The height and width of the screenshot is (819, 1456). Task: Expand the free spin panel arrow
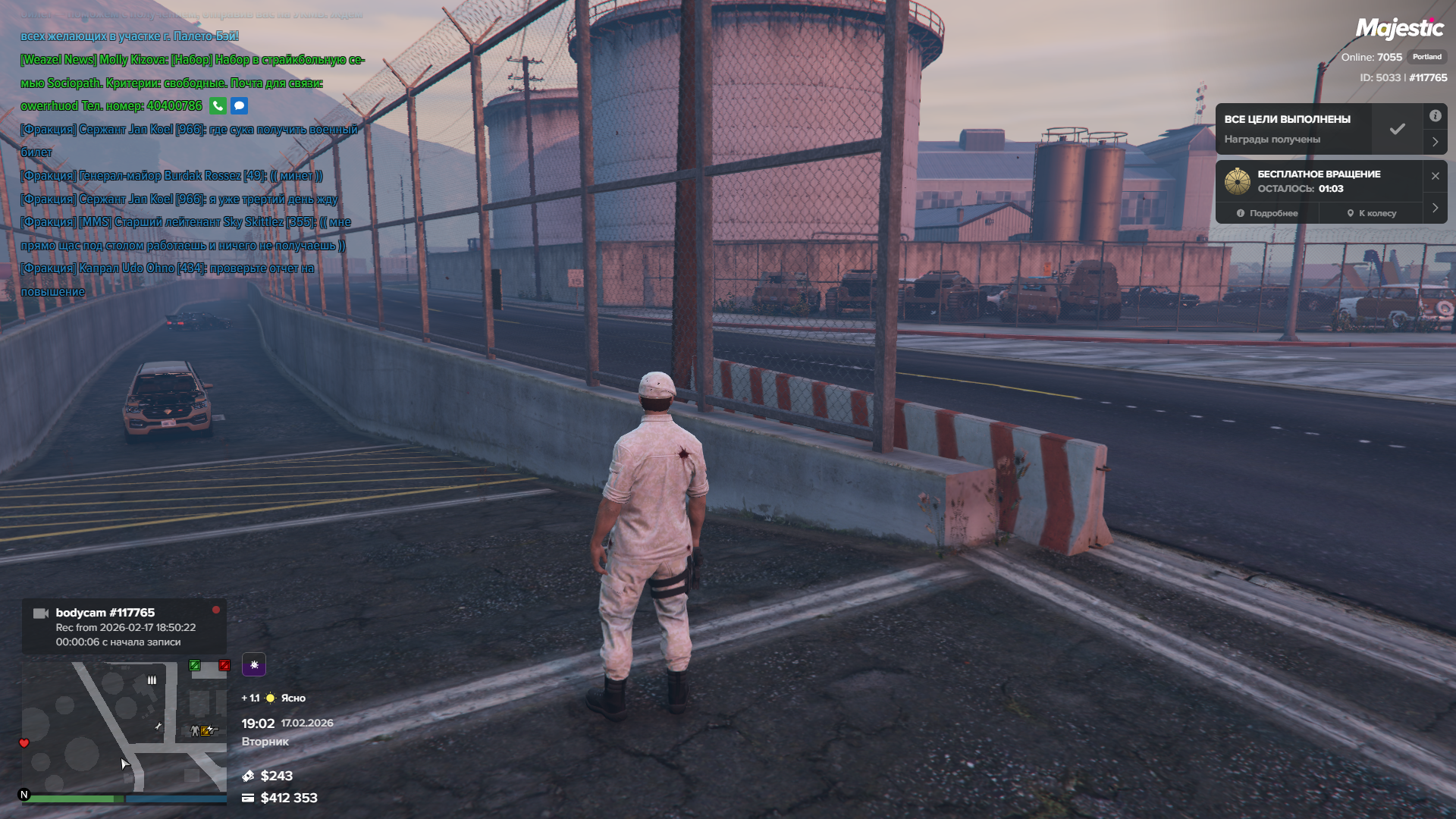1435,208
